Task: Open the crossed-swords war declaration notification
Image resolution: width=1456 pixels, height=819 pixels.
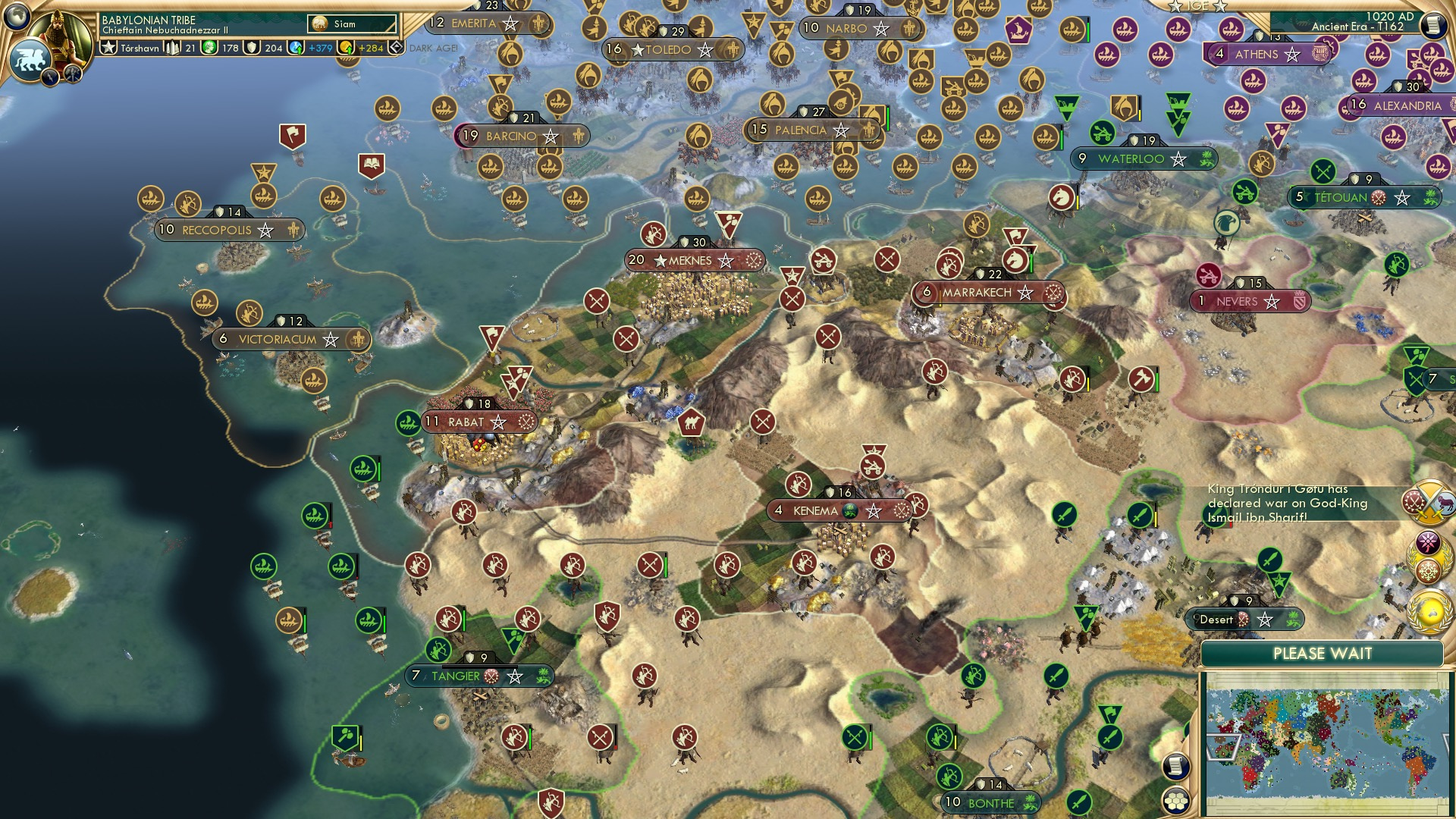Action: pyautogui.click(x=1427, y=502)
